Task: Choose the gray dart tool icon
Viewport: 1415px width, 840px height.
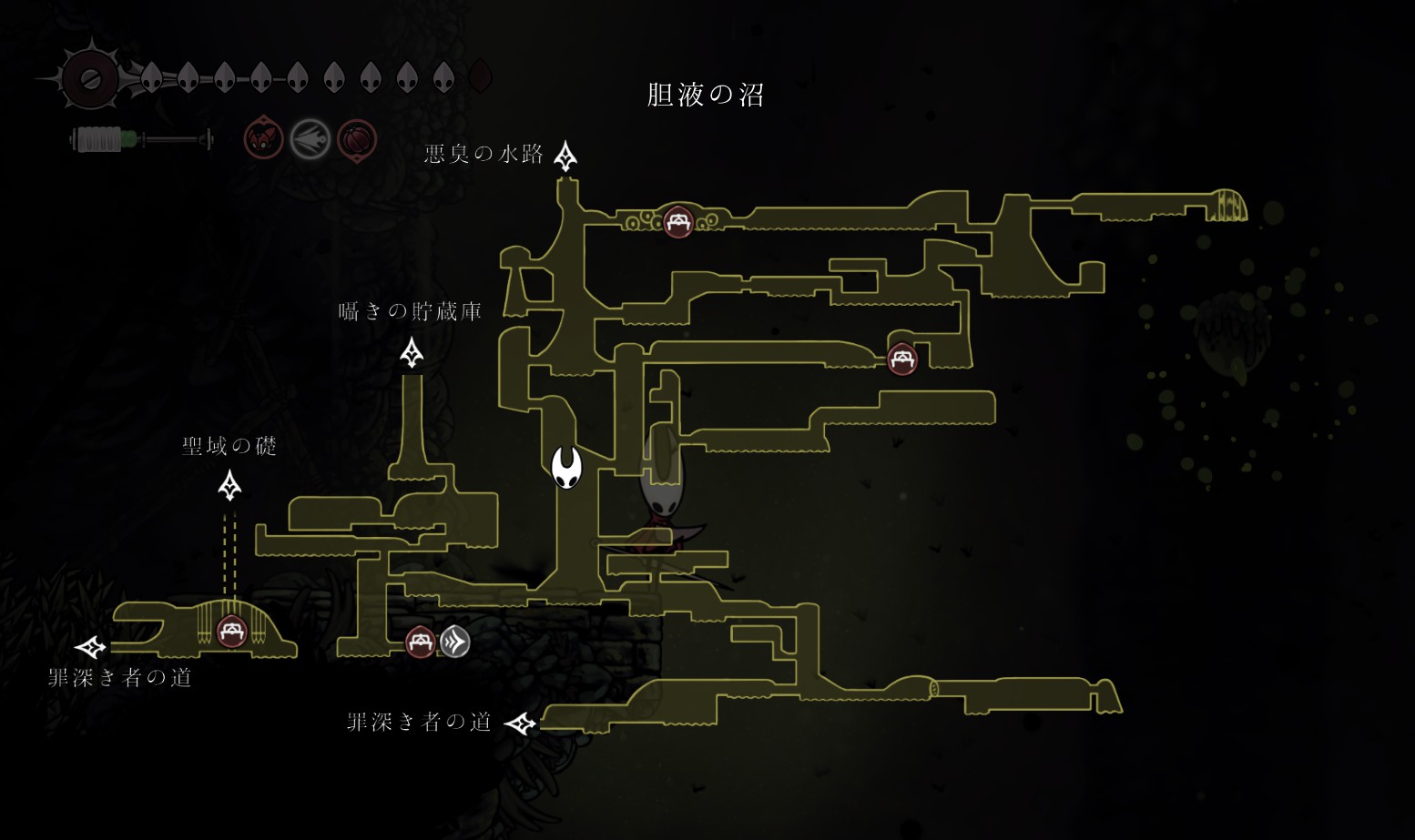Action: 310,140
